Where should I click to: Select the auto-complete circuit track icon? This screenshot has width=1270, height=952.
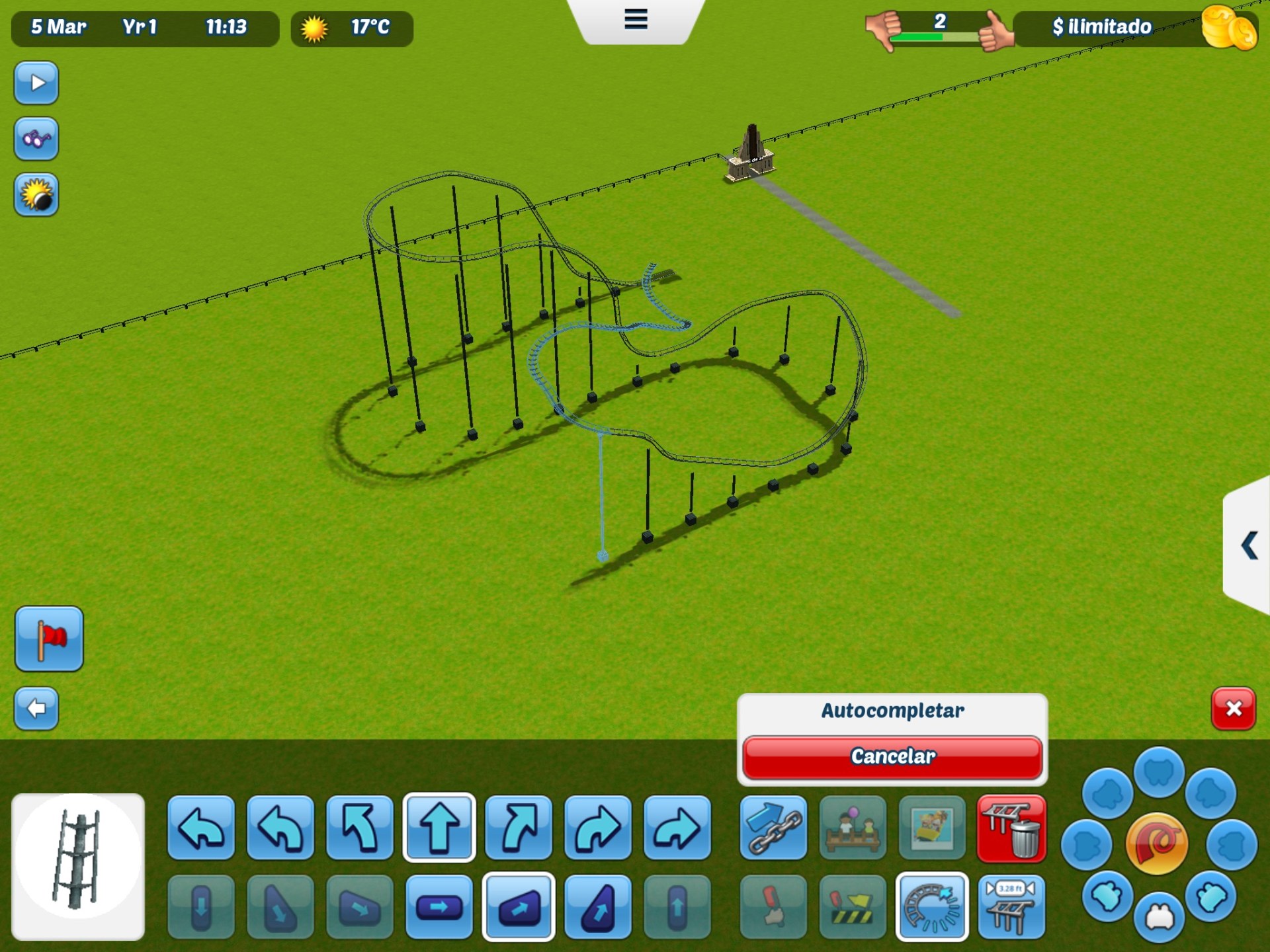(931, 908)
